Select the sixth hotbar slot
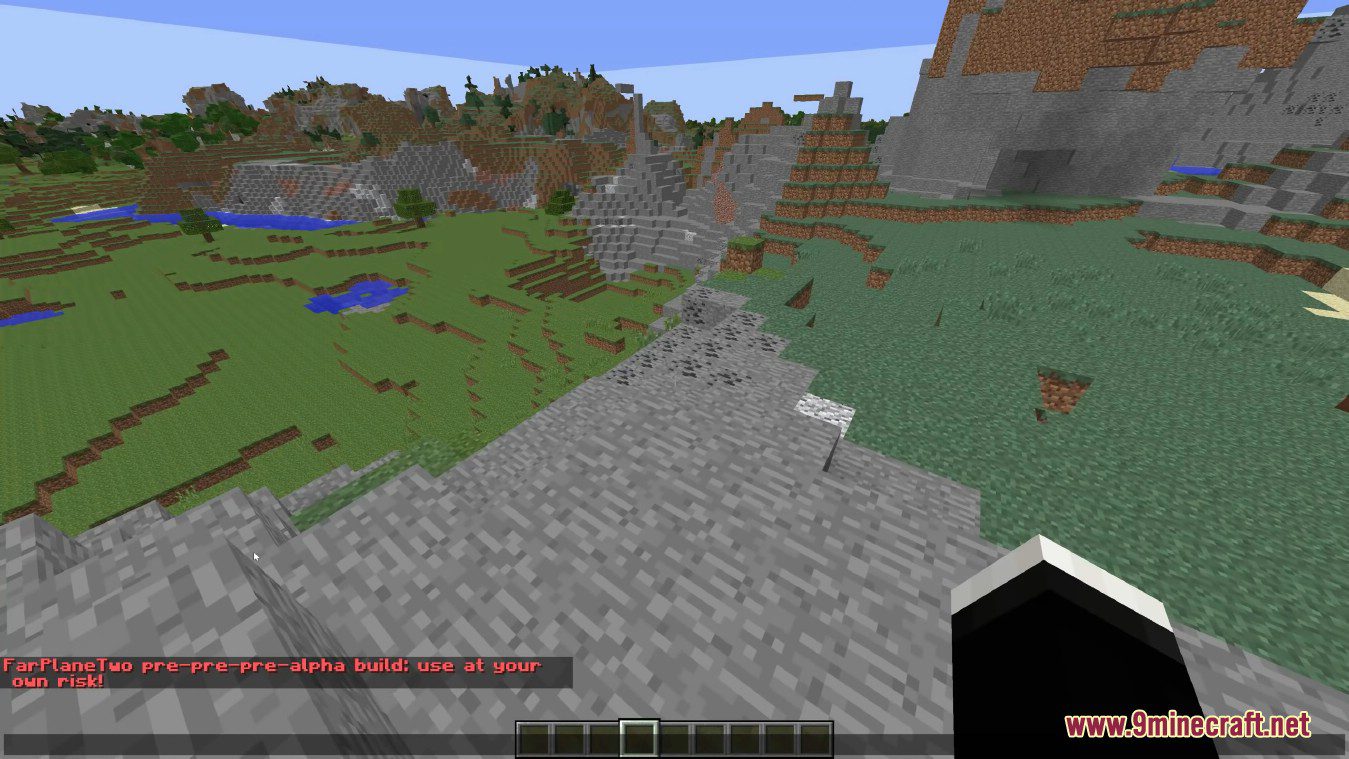 click(x=710, y=735)
